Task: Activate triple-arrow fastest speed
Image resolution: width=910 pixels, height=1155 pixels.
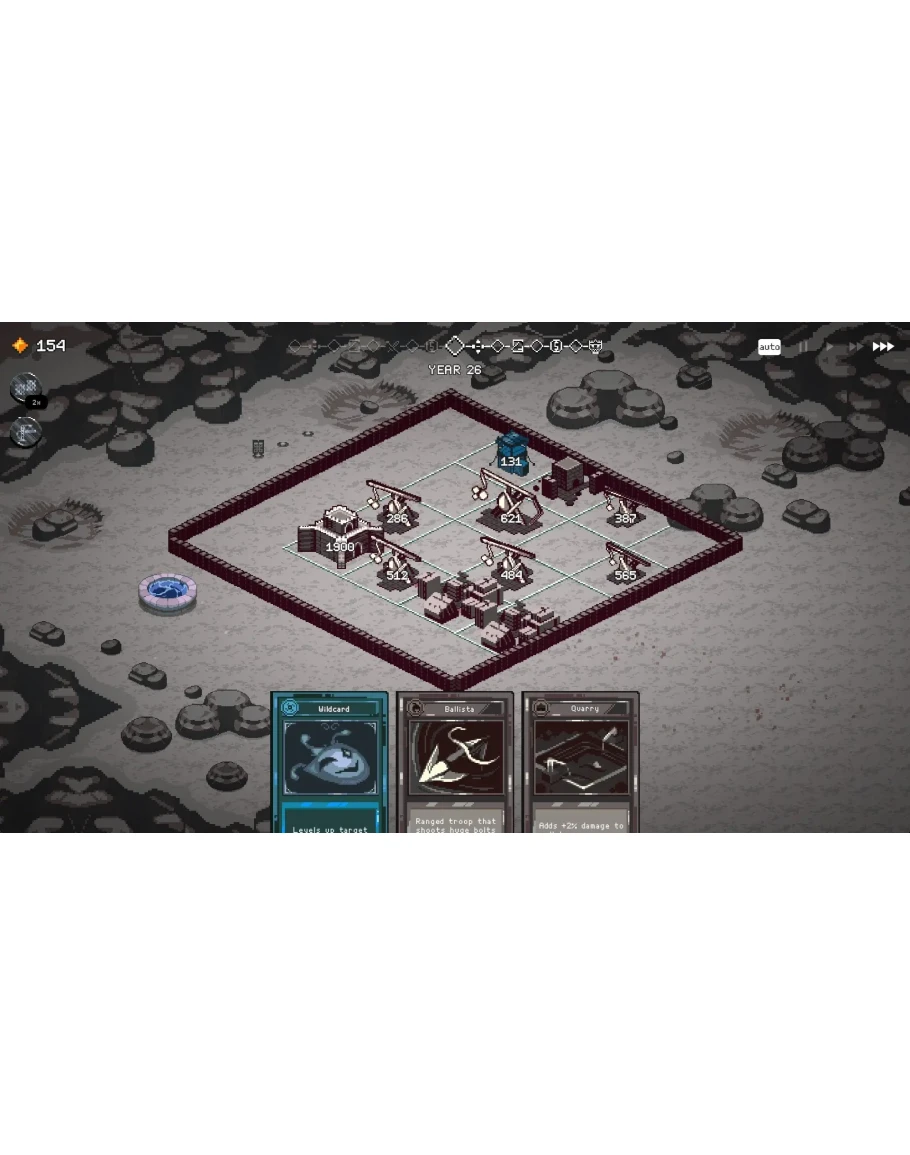Action: click(883, 347)
